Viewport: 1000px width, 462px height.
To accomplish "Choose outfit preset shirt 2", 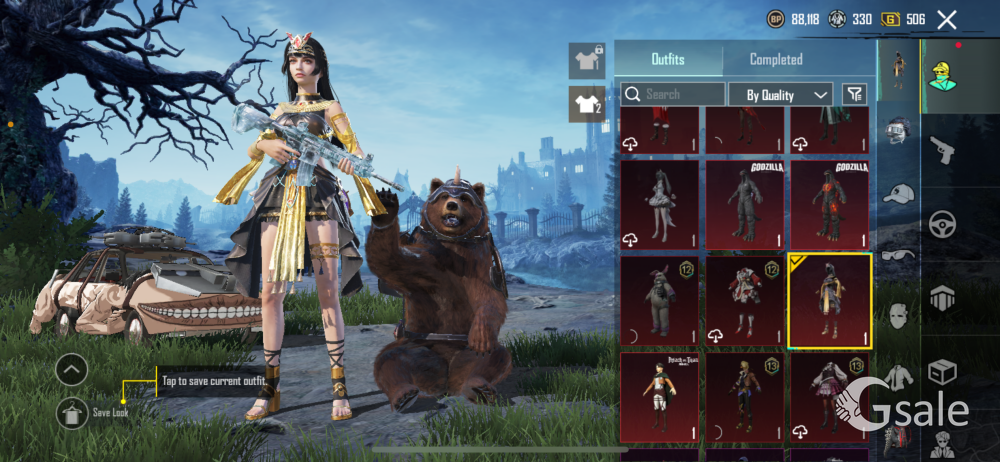I will coord(586,103).
